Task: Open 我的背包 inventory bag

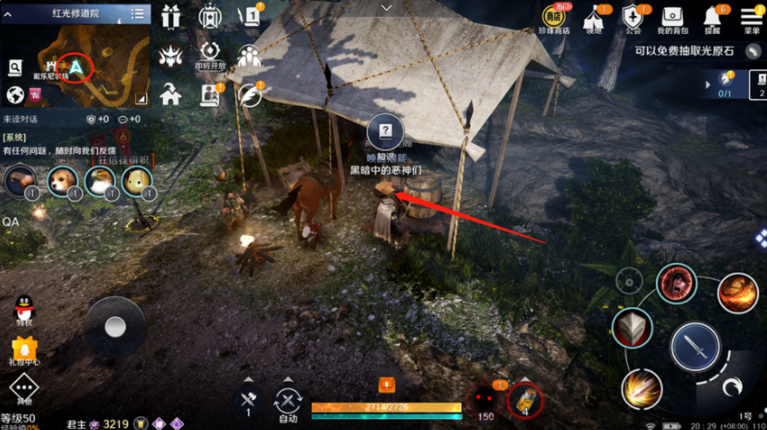Action: tap(670, 17)
